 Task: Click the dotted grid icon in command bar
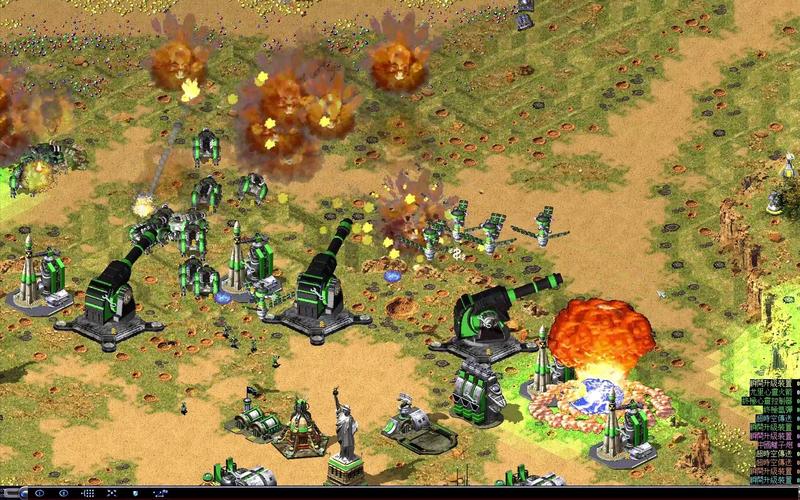tap(88, 493)
